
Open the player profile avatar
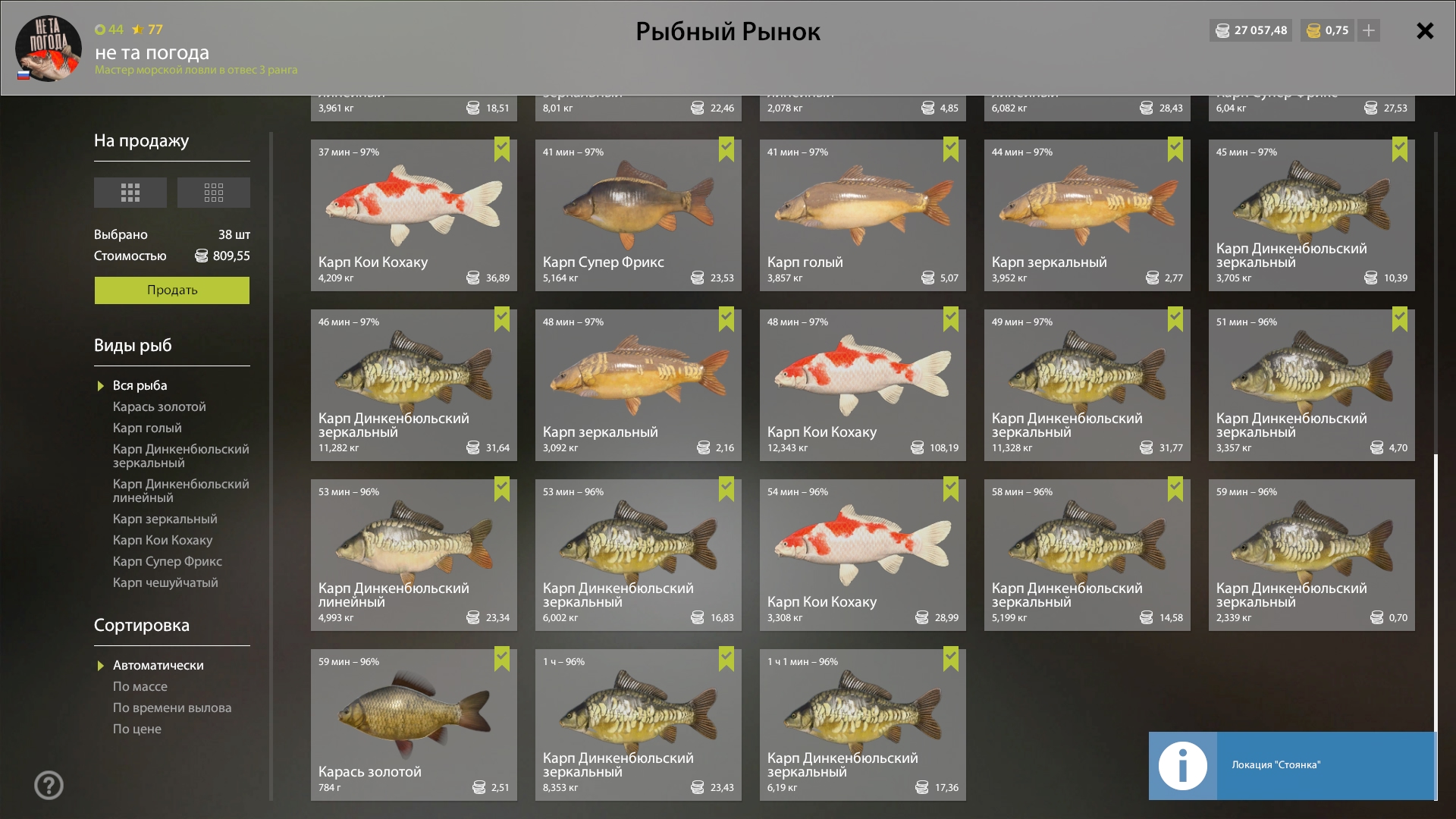point(48,49)
